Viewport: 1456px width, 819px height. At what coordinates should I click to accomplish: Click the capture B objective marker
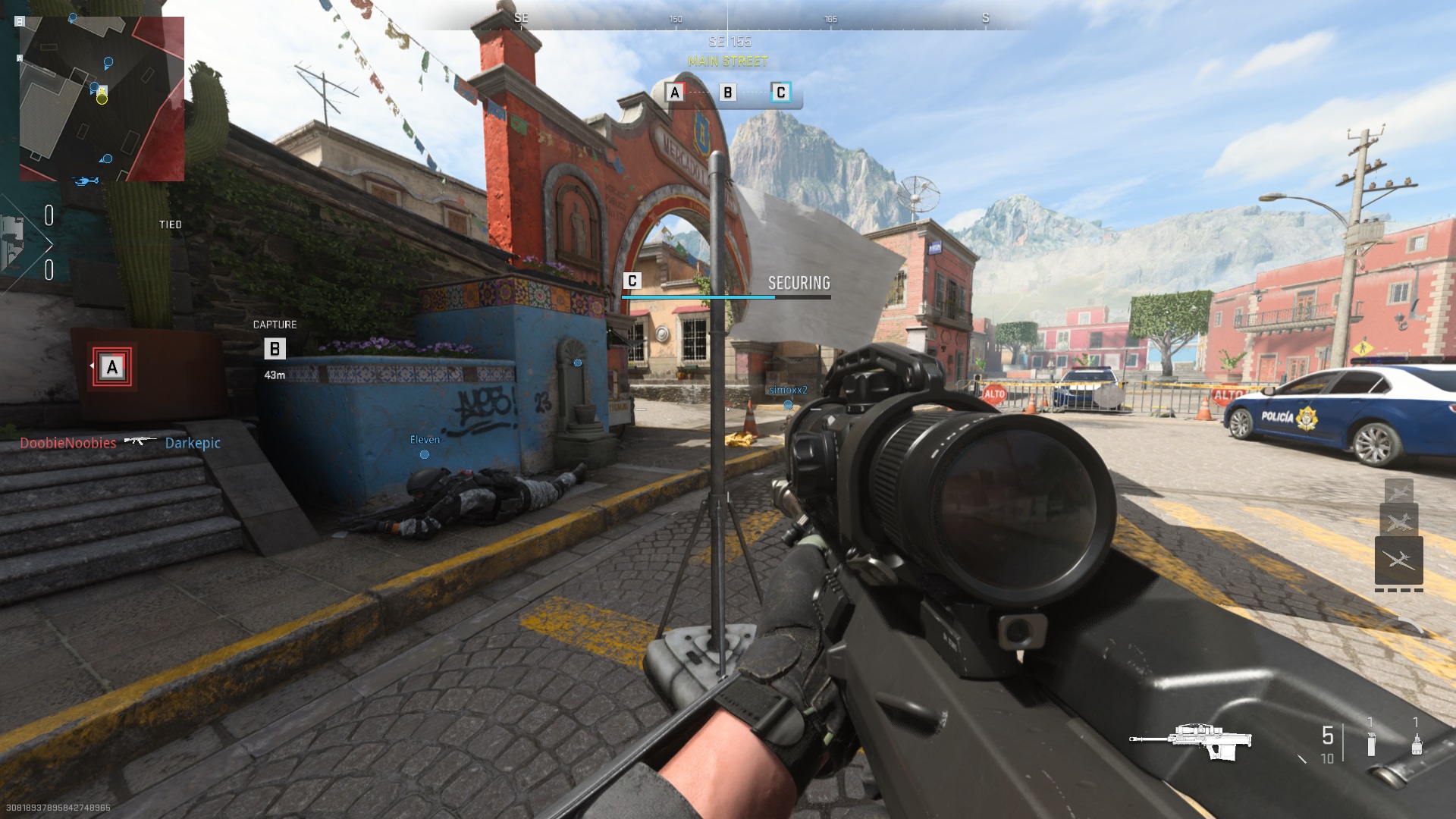tap(275, 348)
